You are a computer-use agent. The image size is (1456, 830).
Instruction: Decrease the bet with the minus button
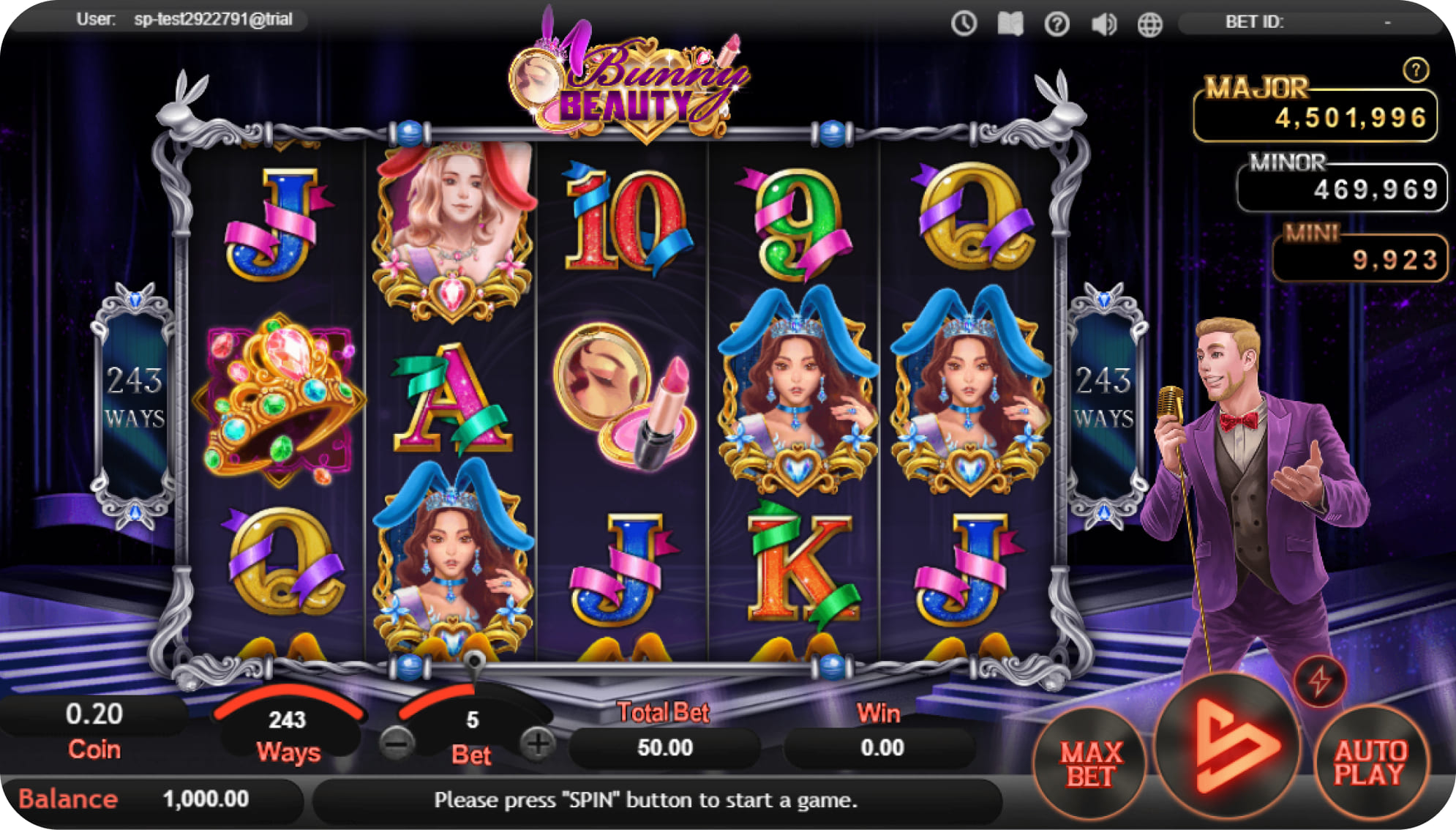tap(397, 744)
